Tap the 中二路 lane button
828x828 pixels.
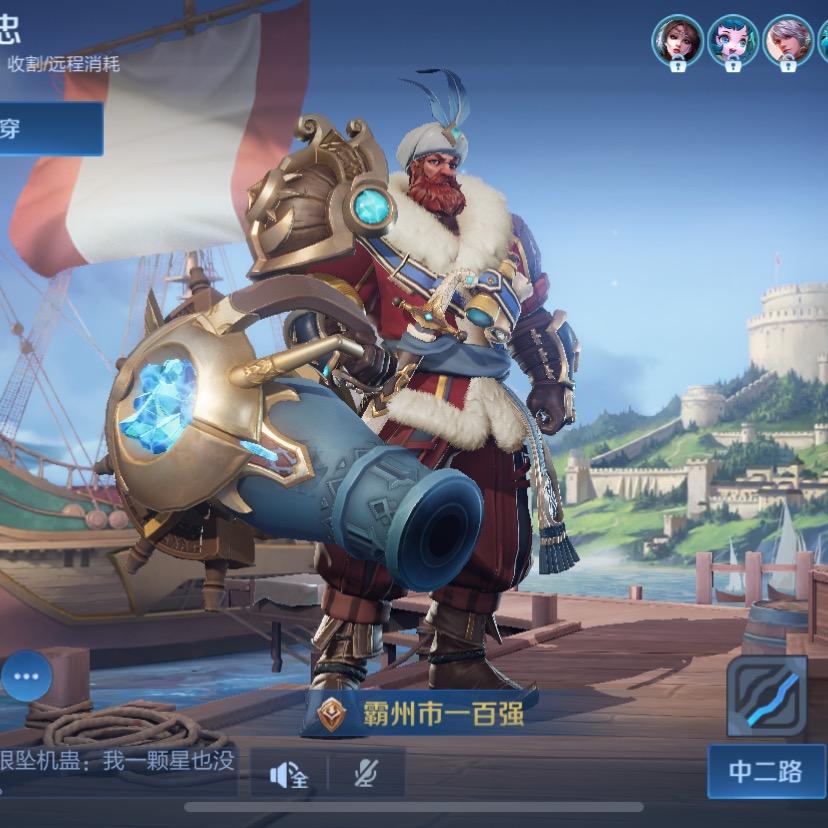click(x=766, y=771)
